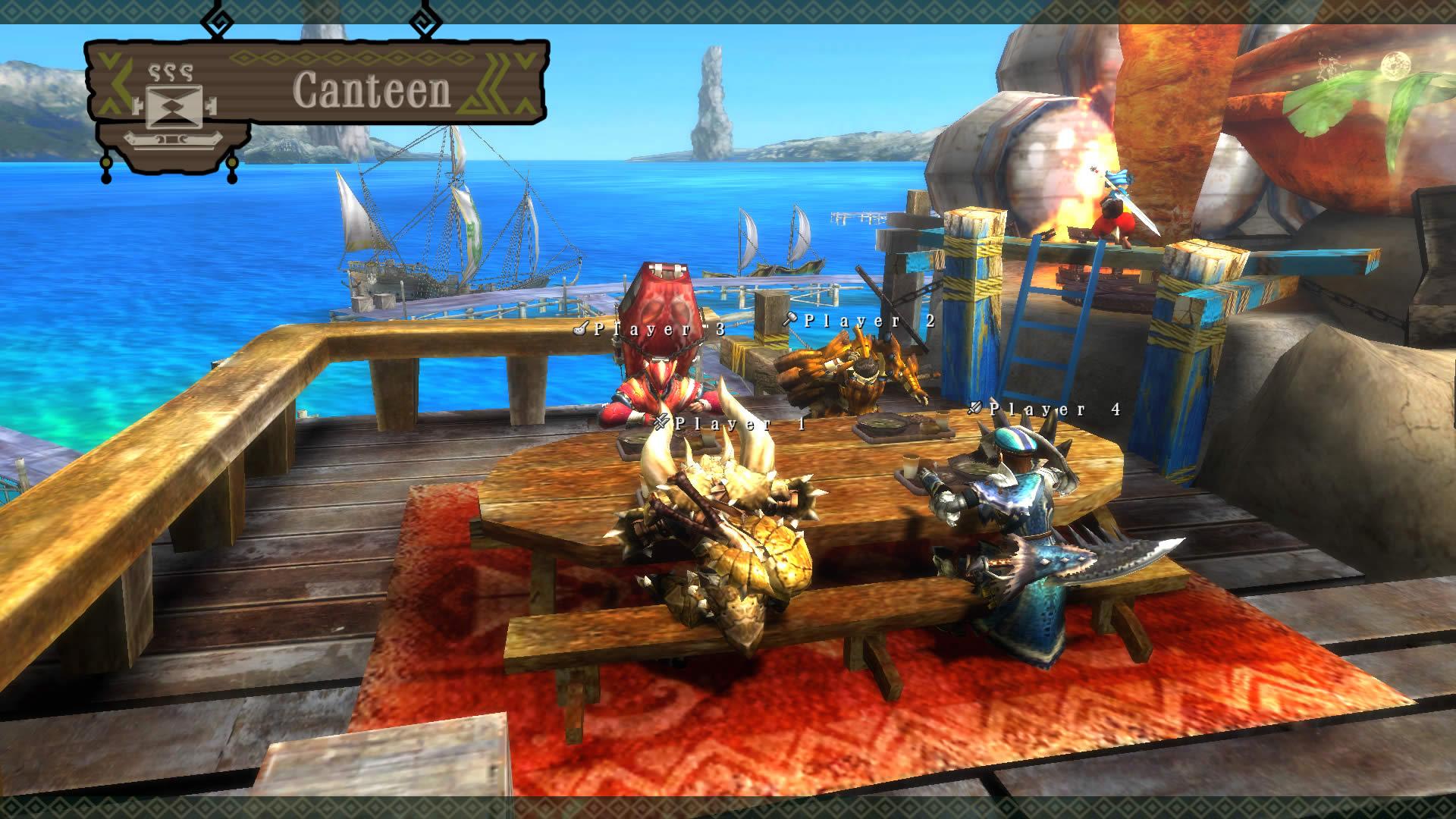Image resolution: width=1456 pixels, height=819 pixels.
Task: Select the dual blades icon beside Player 1
Action: (x=661, y=422)
